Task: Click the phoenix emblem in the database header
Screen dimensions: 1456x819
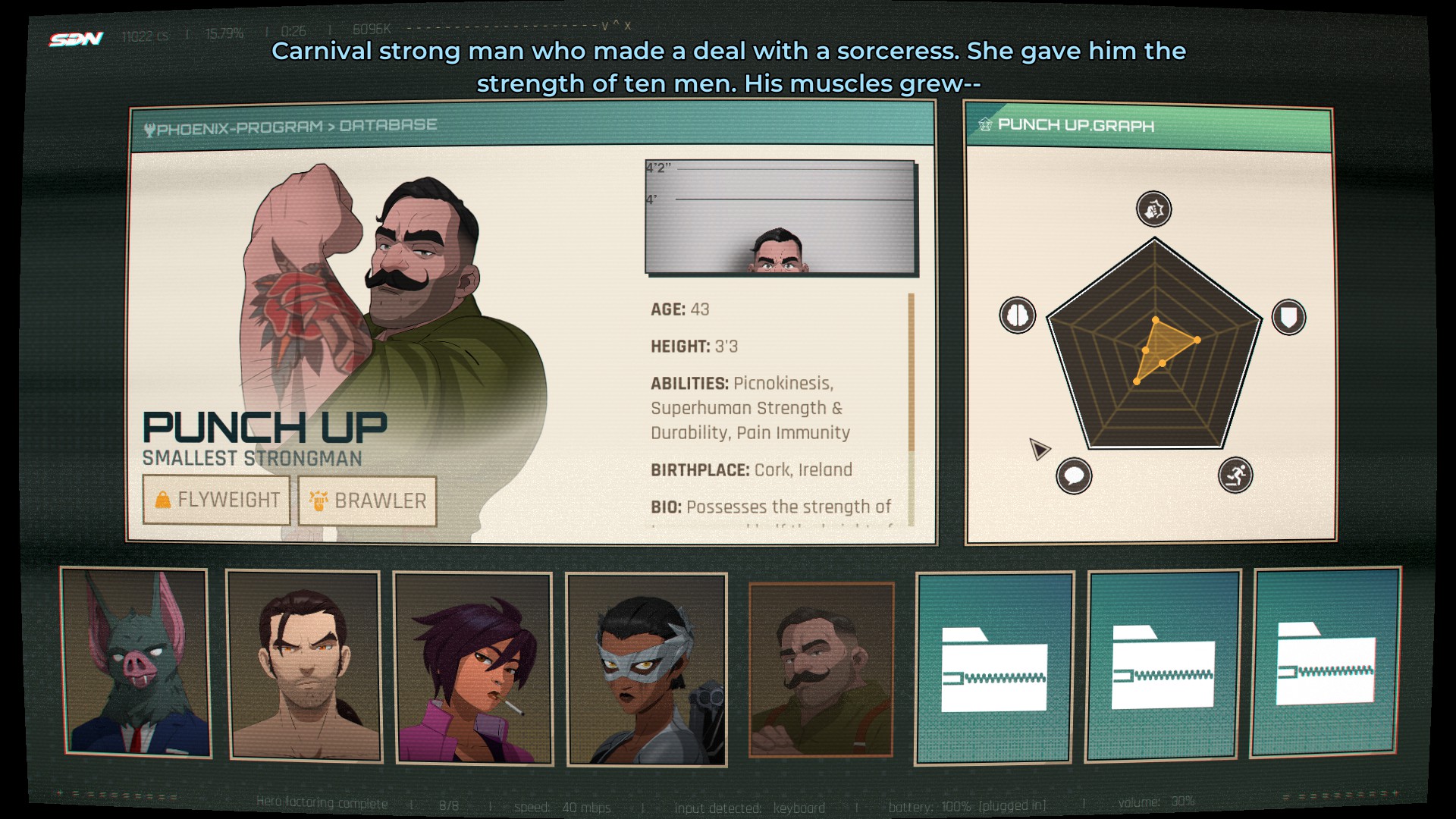Action: coord(152,127)
